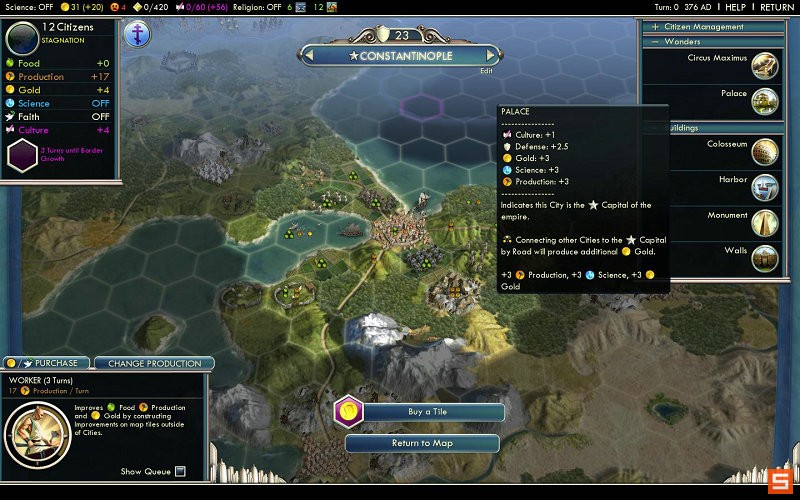Go to the next city arrow
Image resolution: width=800 pixels, height=500 pixels.
tap(491, 56)
